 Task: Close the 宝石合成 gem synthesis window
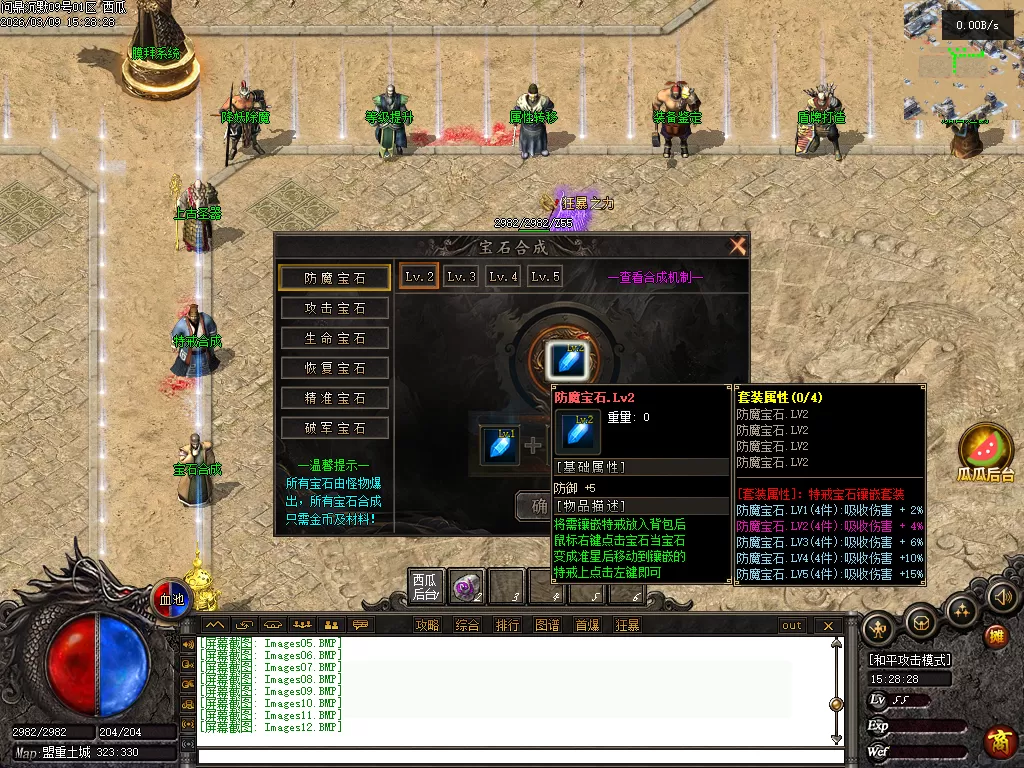coord(738,246)
